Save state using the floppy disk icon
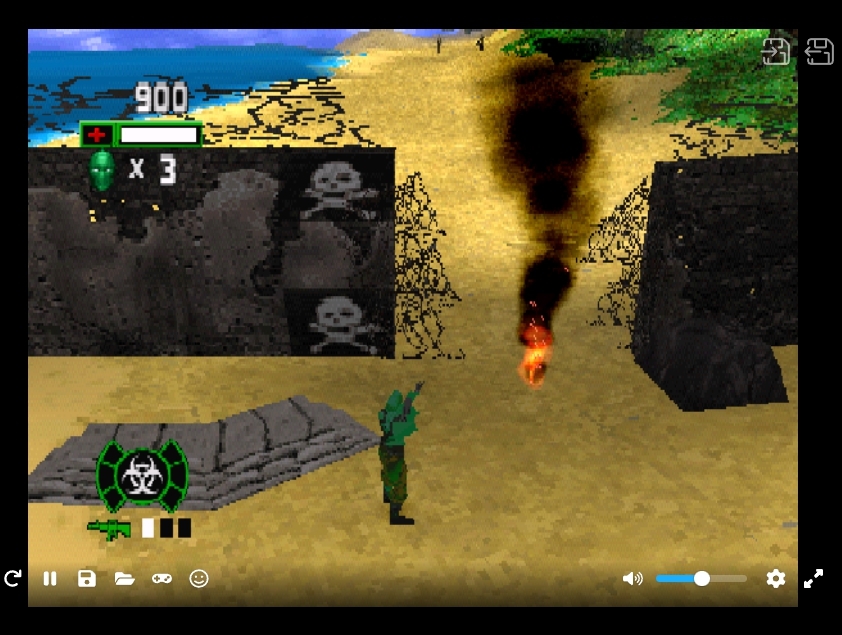 point(87,578)
